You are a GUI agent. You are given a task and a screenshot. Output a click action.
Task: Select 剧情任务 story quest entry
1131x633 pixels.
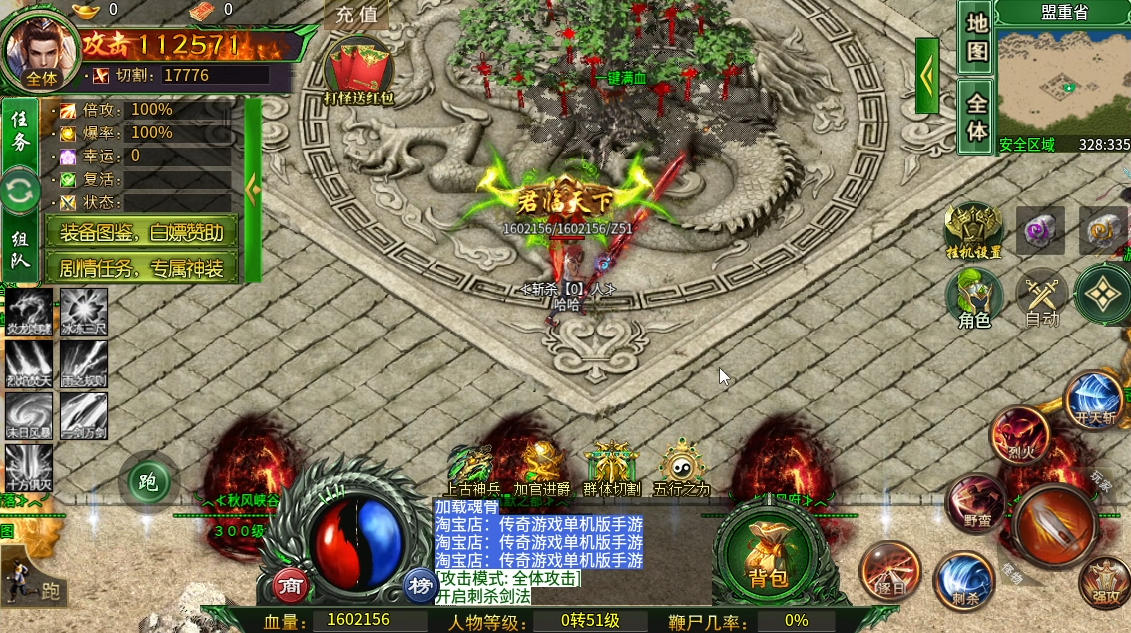pyautogui.click(x=141, y=267)
